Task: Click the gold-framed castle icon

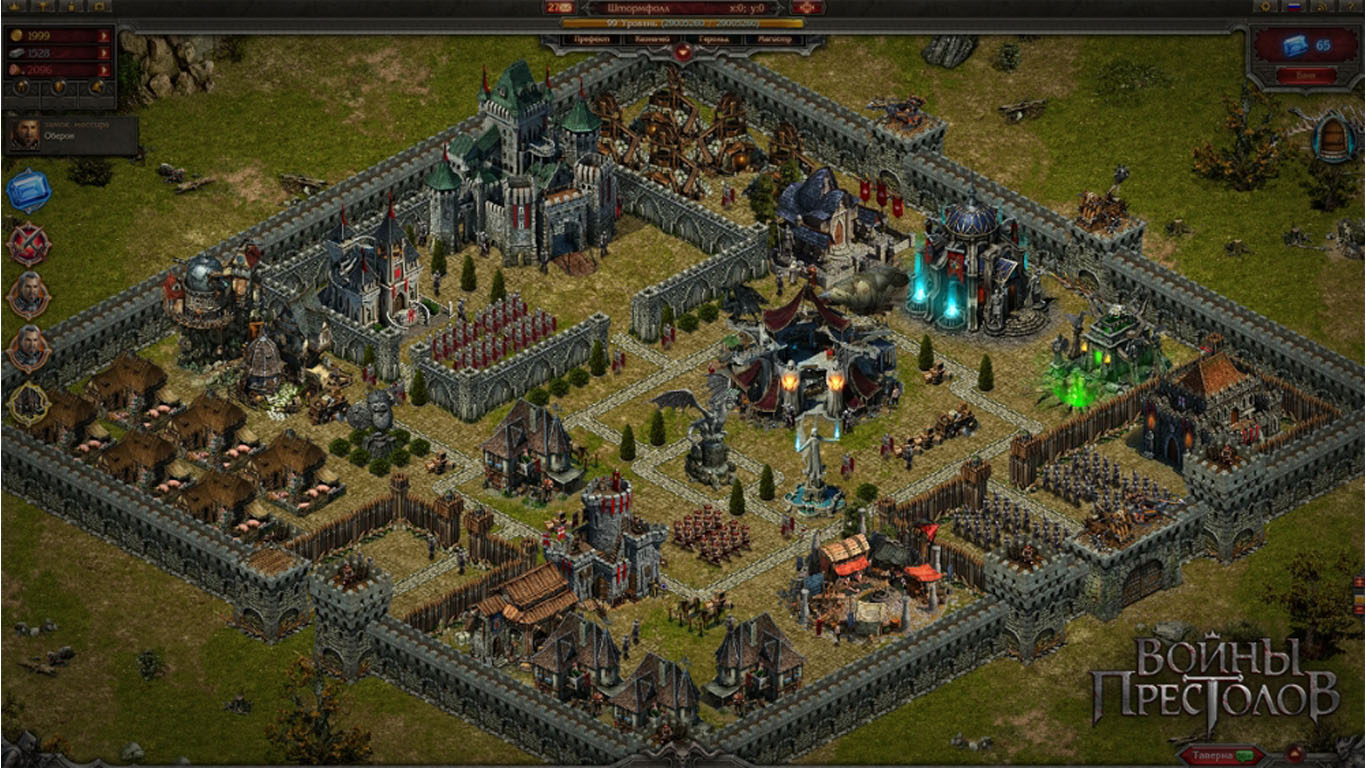Action: 27,403
